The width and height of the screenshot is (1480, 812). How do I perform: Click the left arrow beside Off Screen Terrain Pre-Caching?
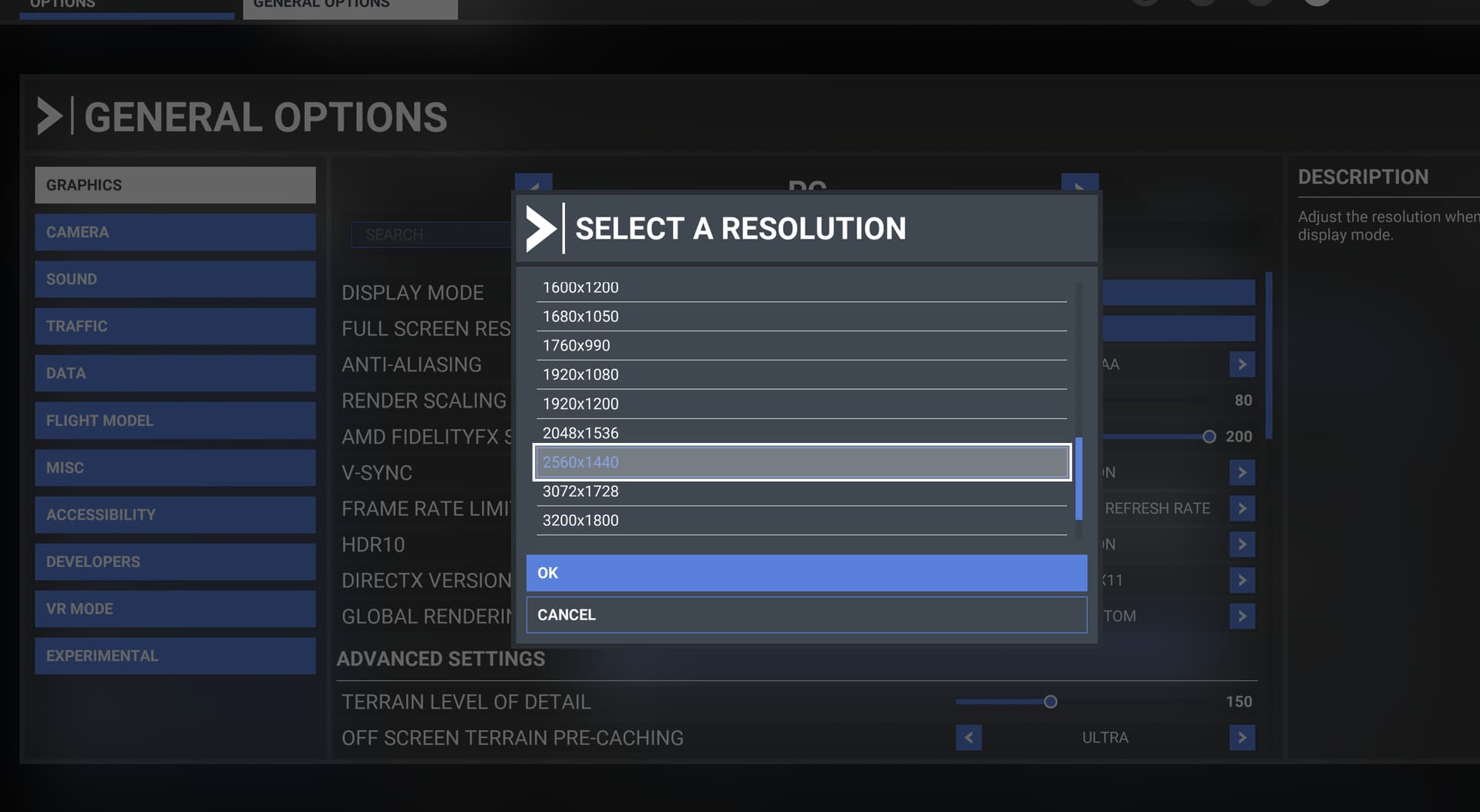969,737
